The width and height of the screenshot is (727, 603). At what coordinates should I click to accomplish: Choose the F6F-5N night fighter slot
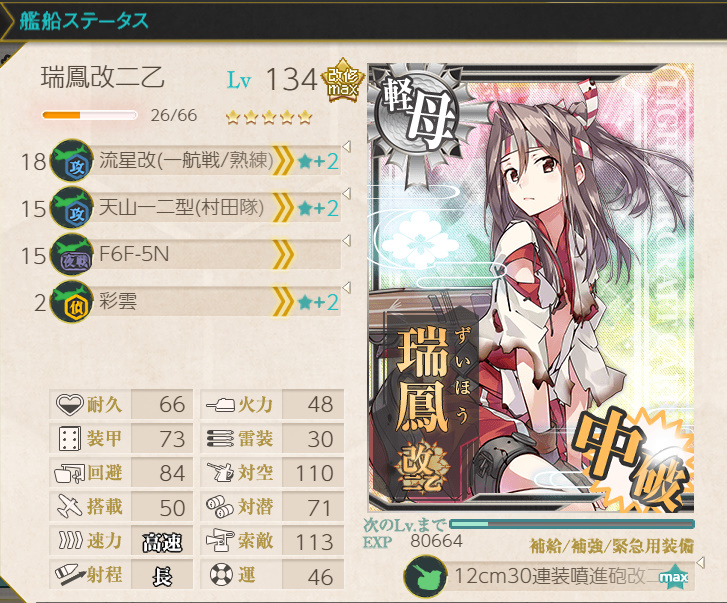pos(195,255)
